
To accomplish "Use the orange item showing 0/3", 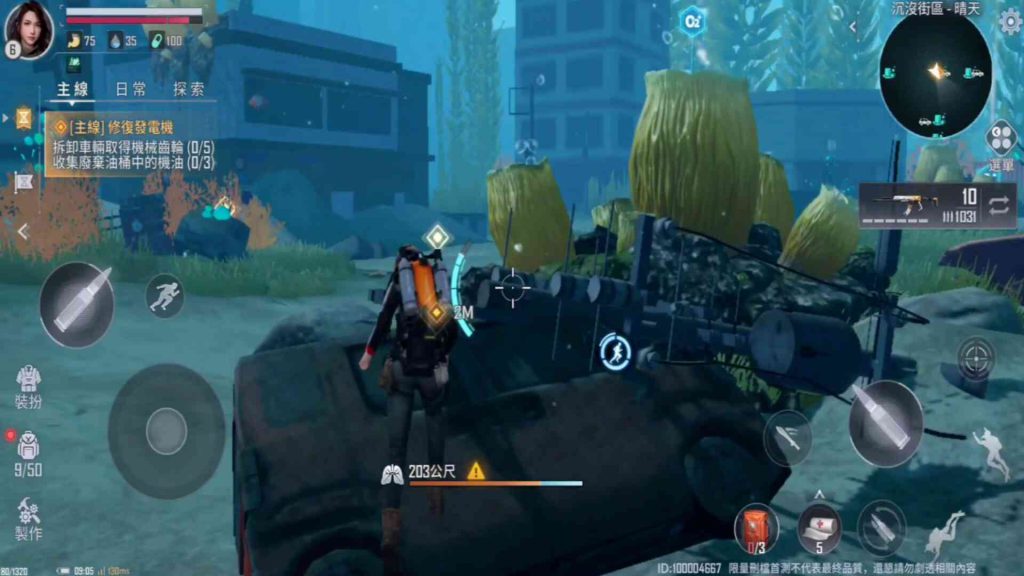I will pyautogui.click(x=756, y=528).
